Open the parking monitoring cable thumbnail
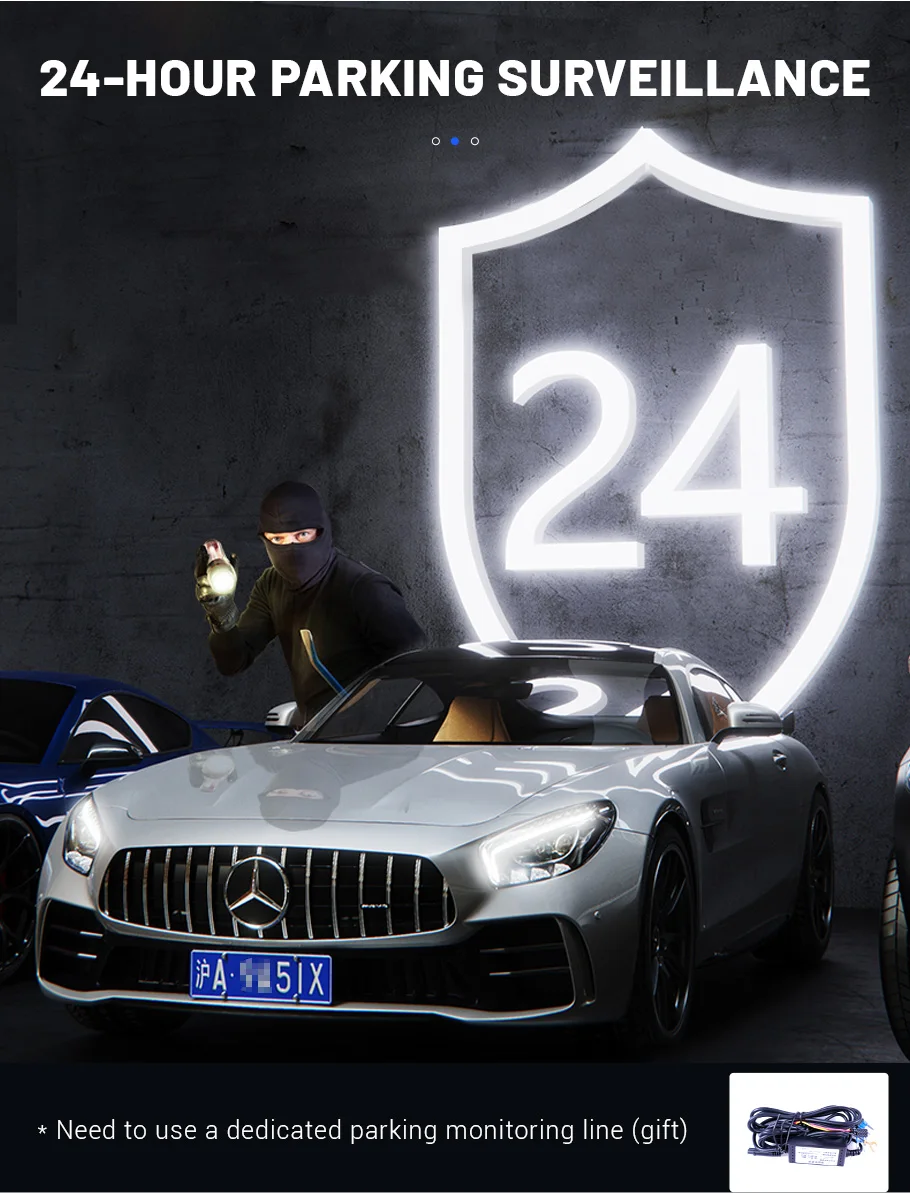 808,1131
